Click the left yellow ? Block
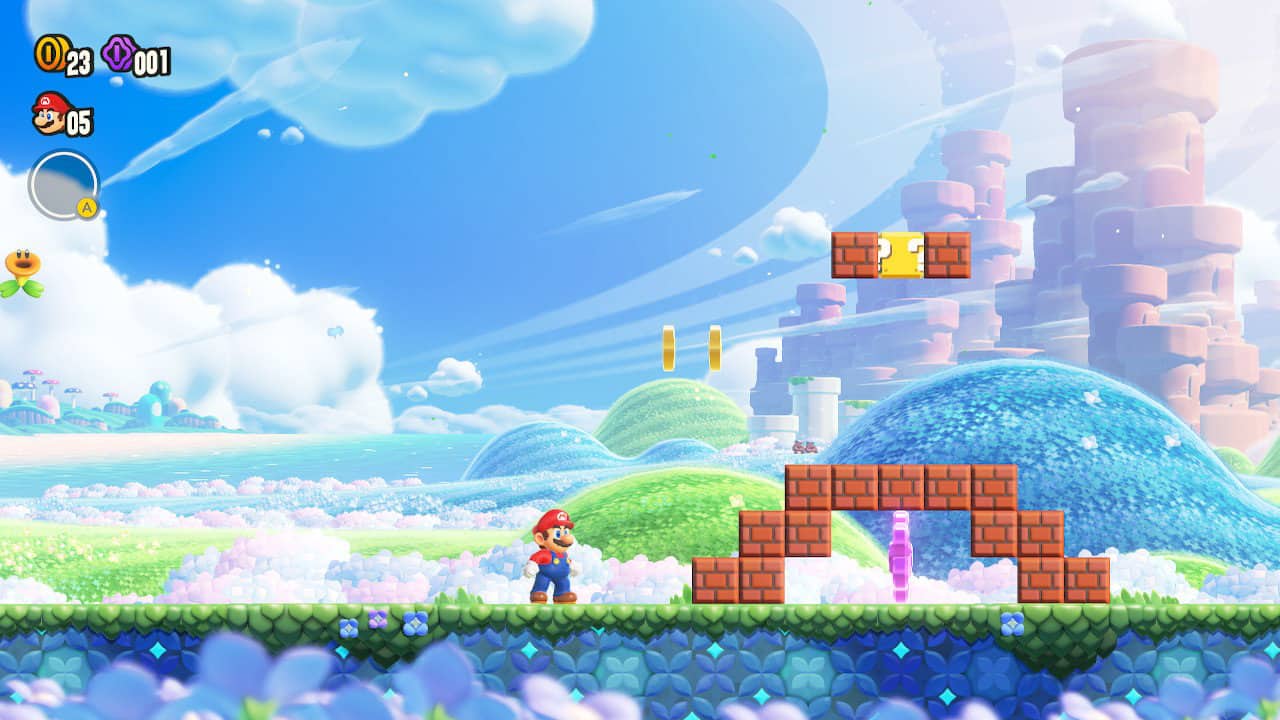1280x720 pixels. coord(888,256)
